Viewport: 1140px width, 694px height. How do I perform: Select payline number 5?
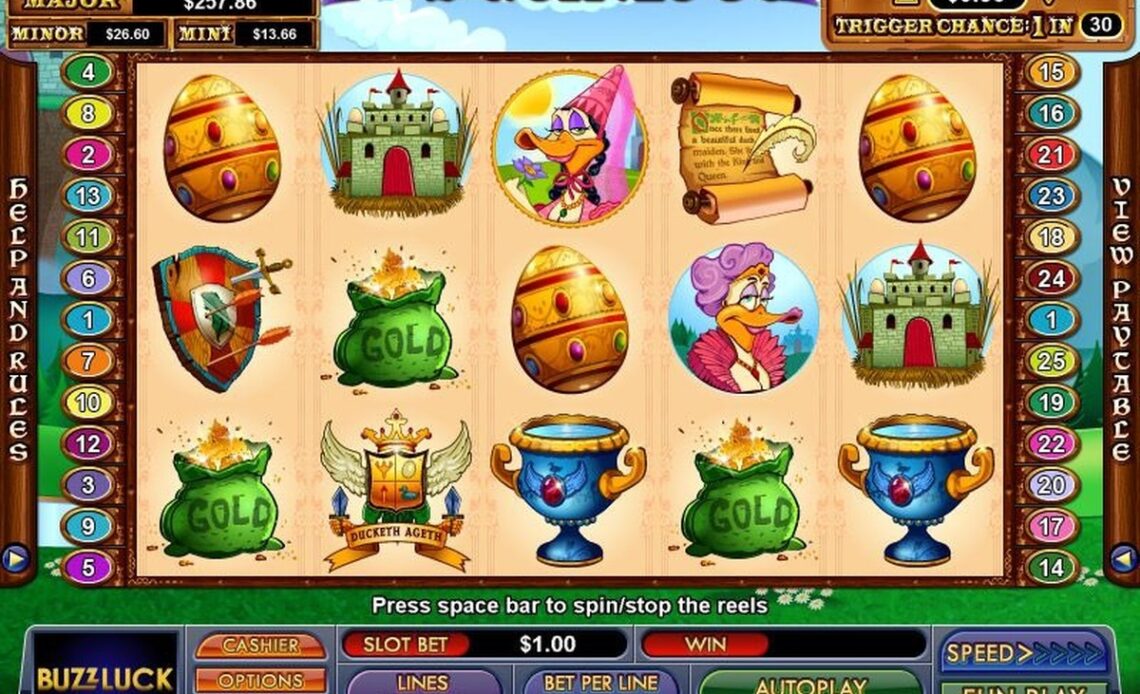(x=89, y=568)
